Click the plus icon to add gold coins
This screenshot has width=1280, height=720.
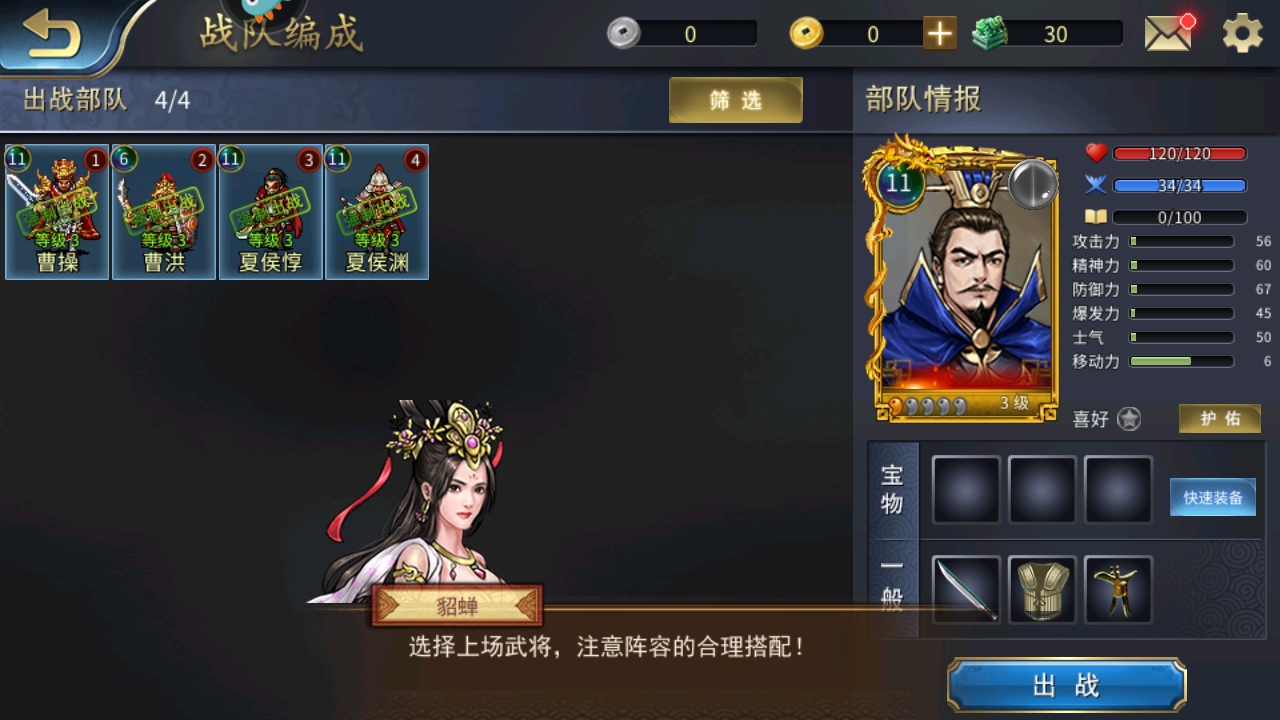pos(938,33)
